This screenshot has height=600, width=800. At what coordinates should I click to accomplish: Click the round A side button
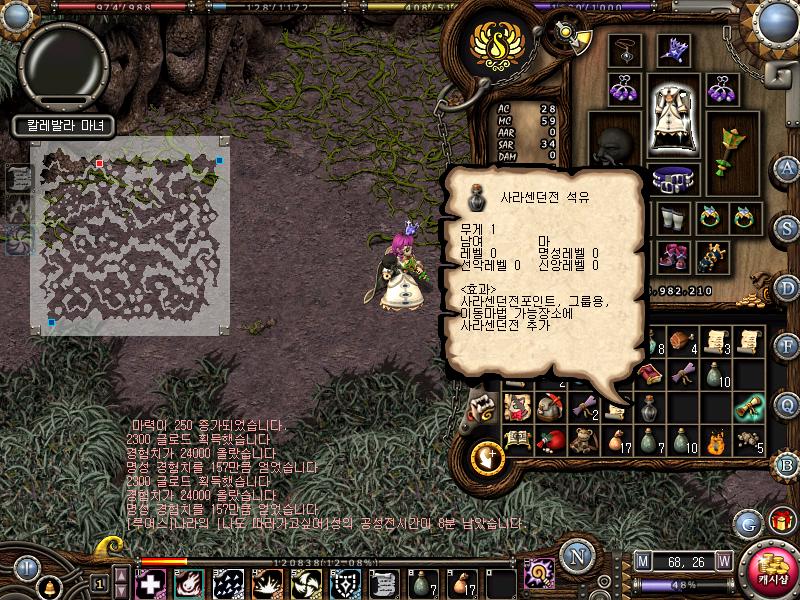787,167
